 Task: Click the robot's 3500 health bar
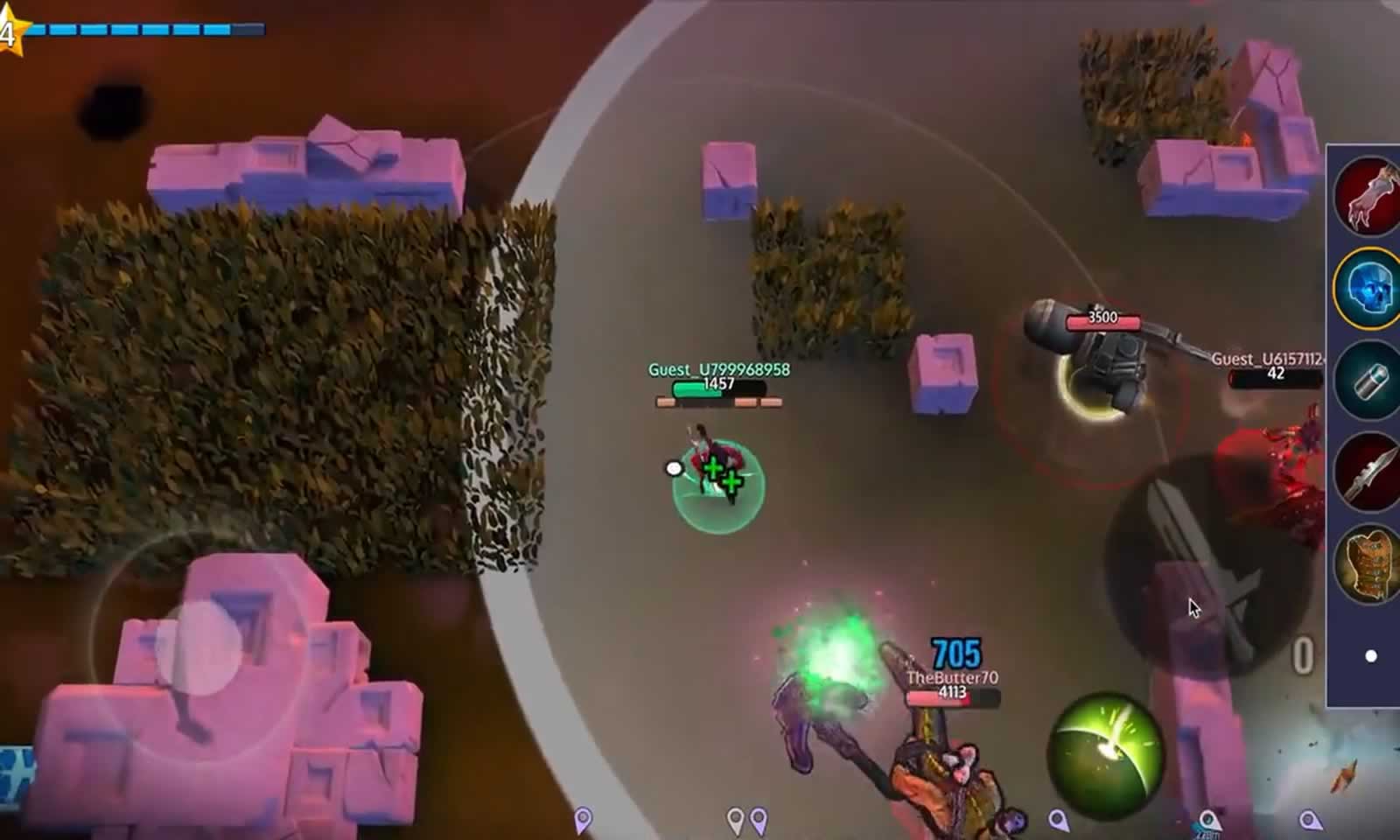(x=1104, y=320)
